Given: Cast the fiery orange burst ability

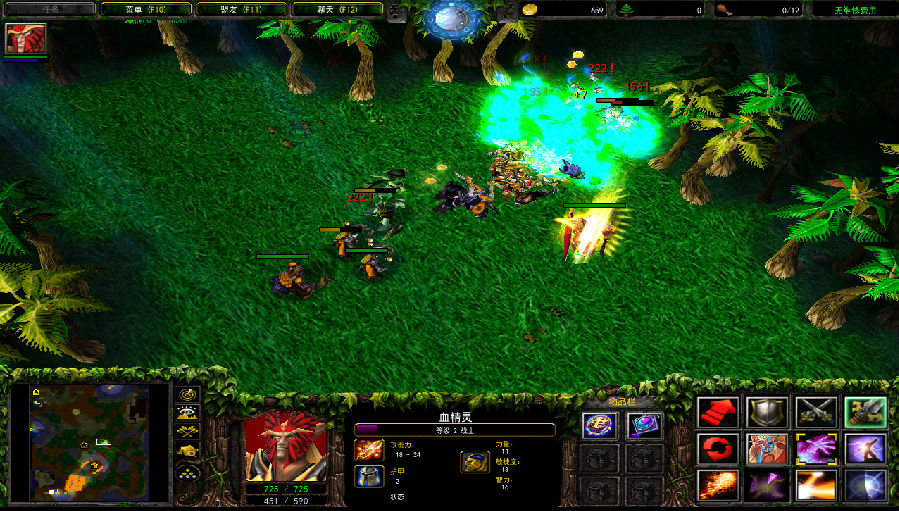Looking at the screenshot, I should coord(719,486).
